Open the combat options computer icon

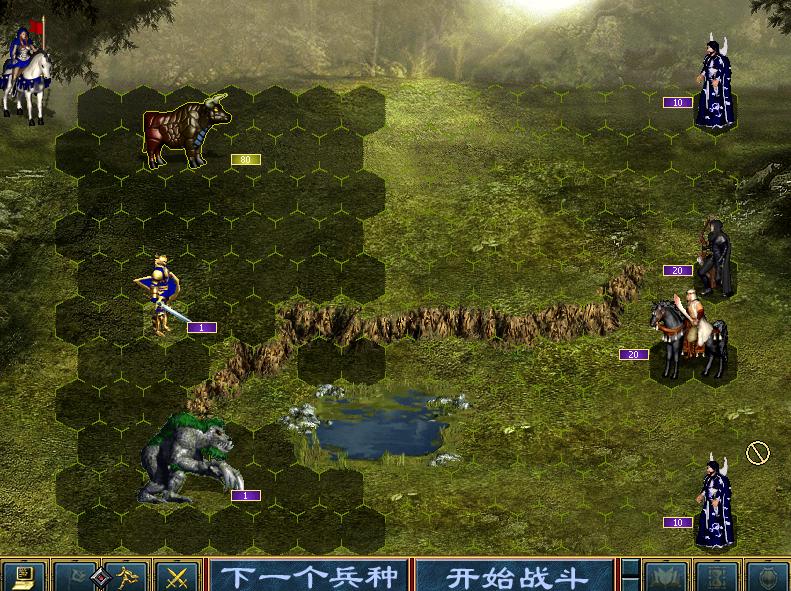(x=24, y=576)
